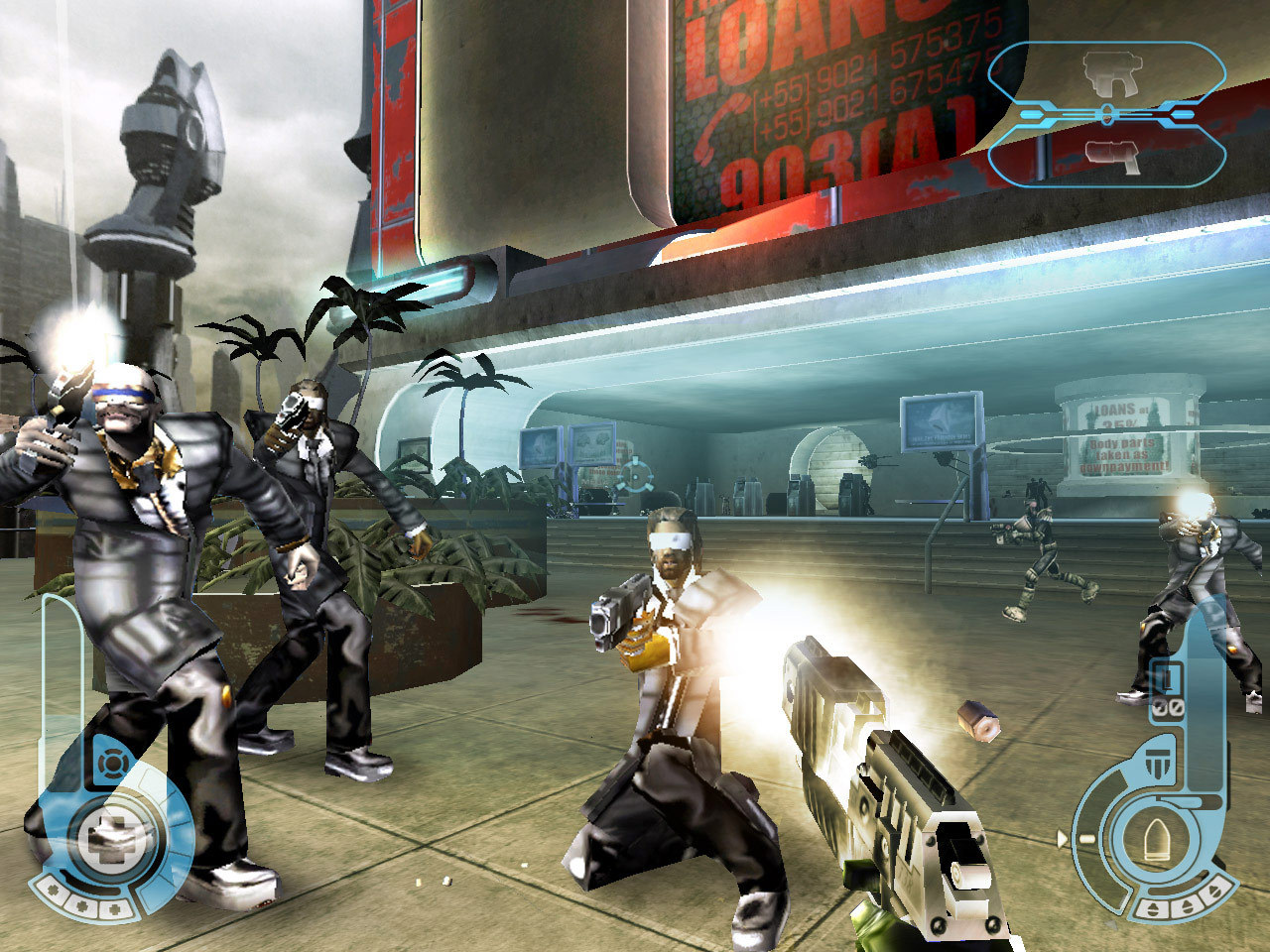Click the spare magazine icon in bottom-right HUD
Image resolution: width=1270 pixels, height=952 pixels.
point(1166,678)
